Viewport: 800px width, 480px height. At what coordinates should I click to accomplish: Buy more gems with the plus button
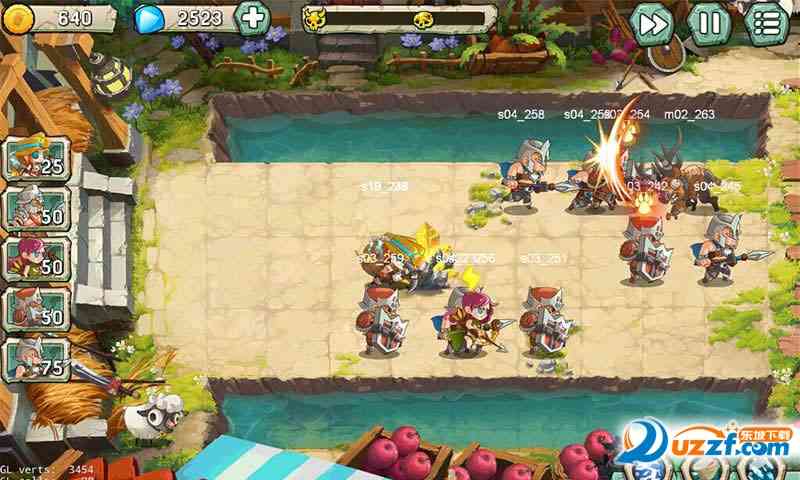coord(254,18)
